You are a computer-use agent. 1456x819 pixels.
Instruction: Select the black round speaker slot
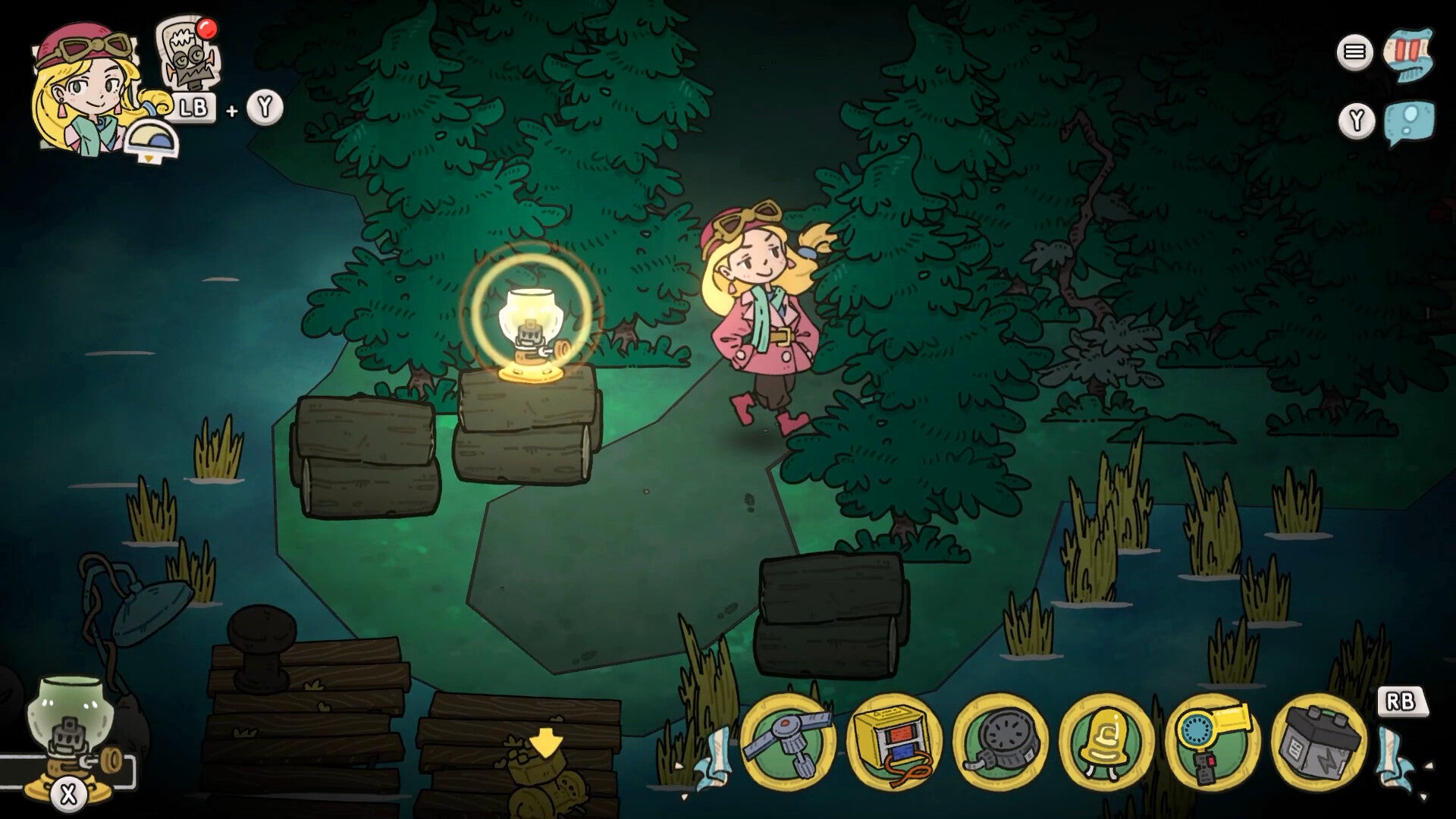[x=1000, y=742]
